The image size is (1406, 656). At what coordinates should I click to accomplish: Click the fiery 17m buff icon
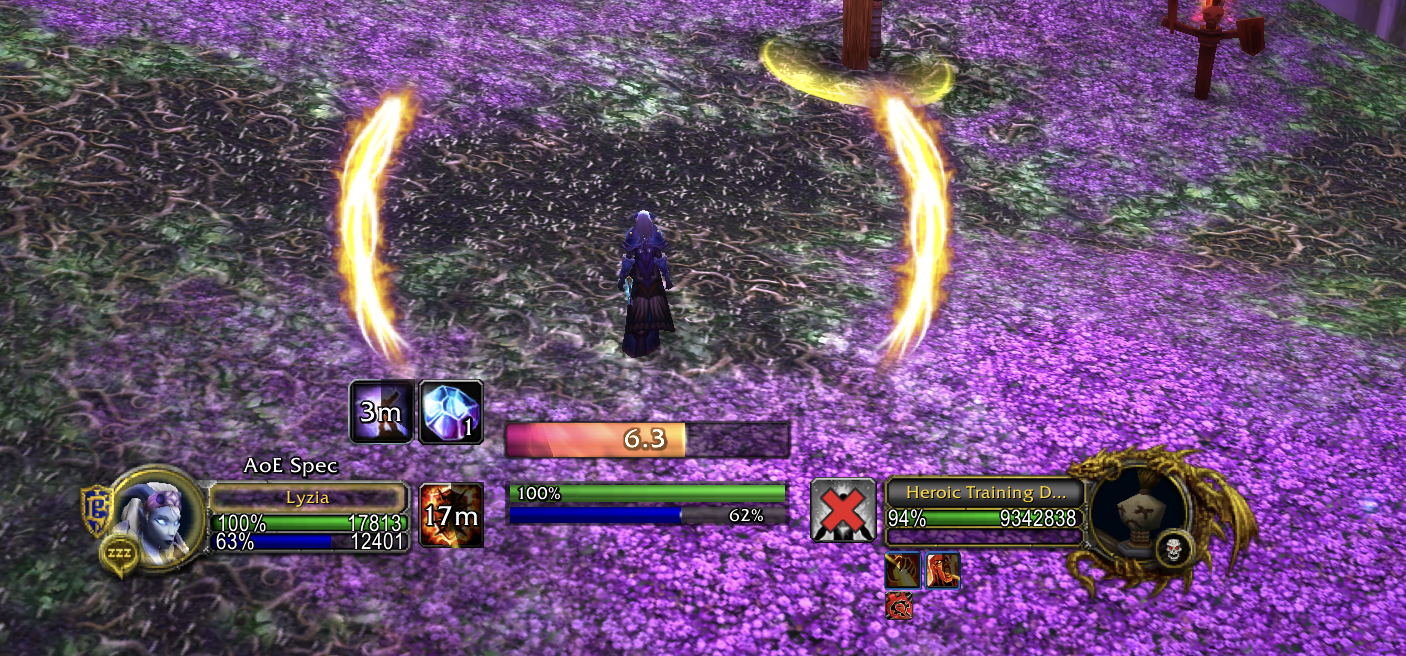tap(451, 515)
